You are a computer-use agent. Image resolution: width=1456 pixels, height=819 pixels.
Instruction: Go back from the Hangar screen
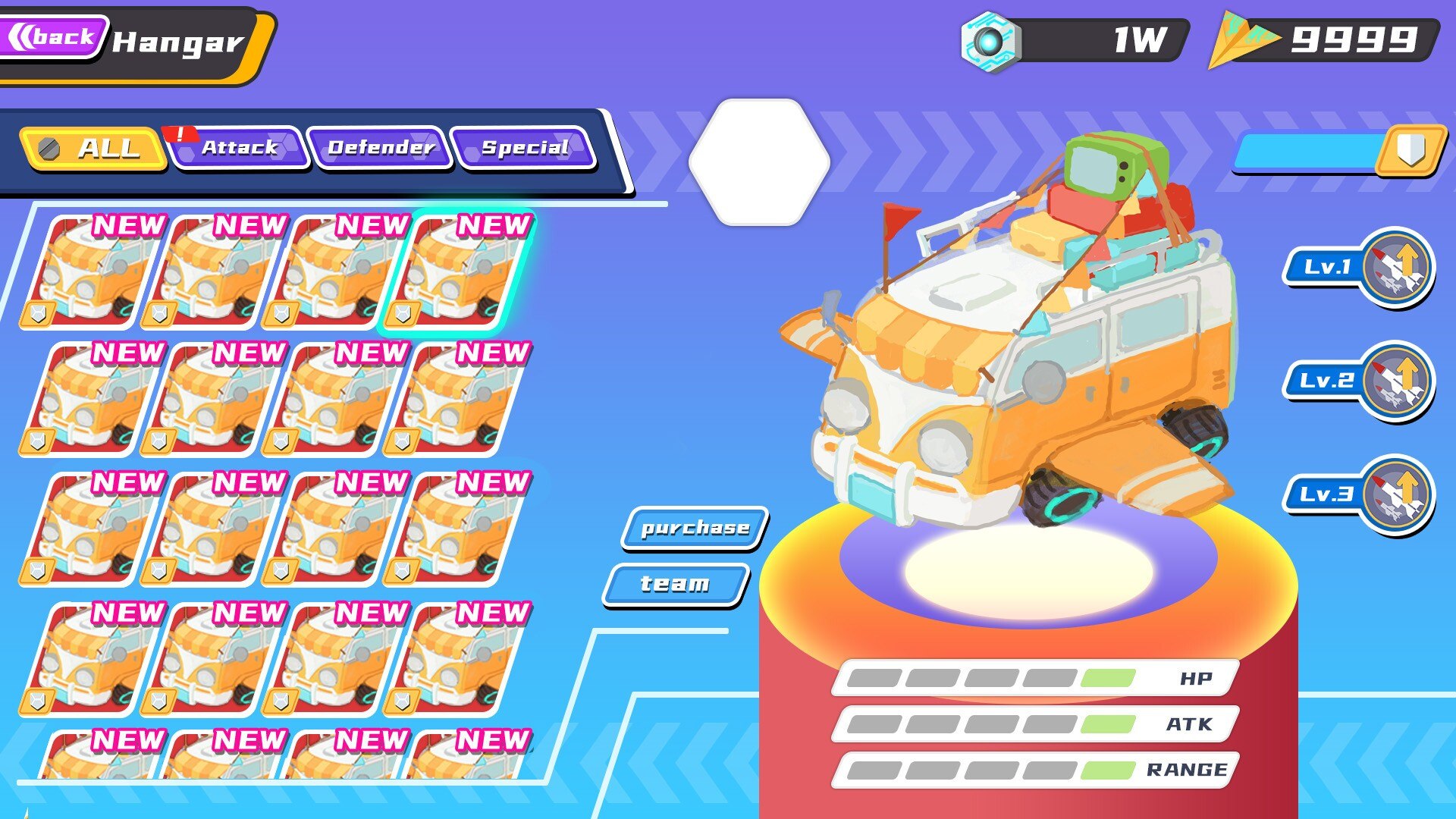[x=53, y=36]
